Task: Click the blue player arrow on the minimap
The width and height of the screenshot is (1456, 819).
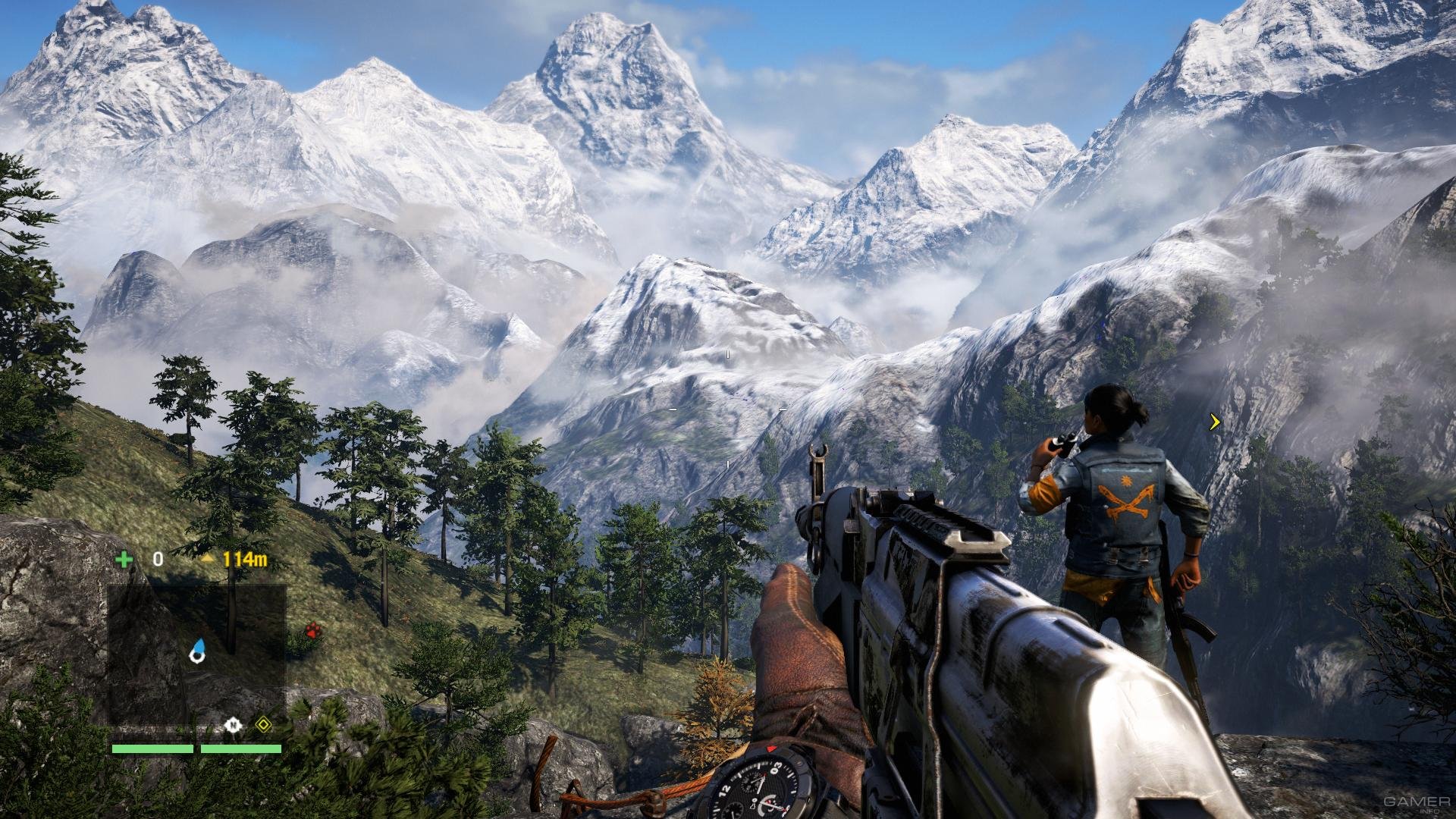Action: 198,650
